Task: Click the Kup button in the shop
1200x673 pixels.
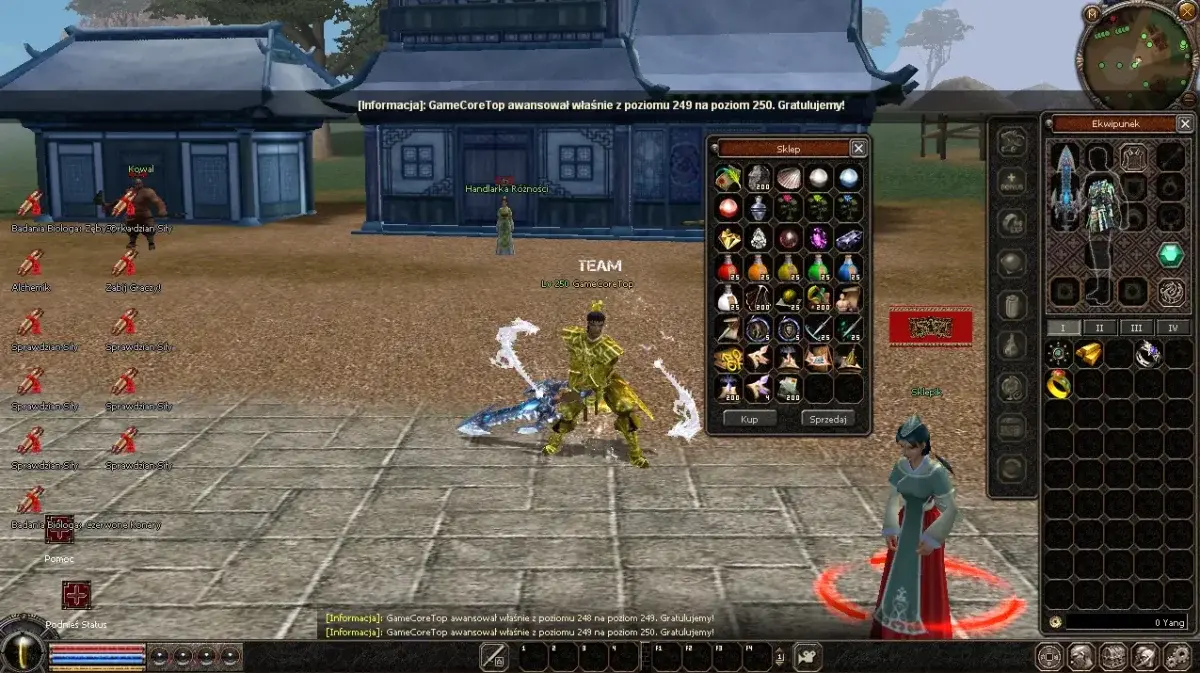Action: pos(750,419)
